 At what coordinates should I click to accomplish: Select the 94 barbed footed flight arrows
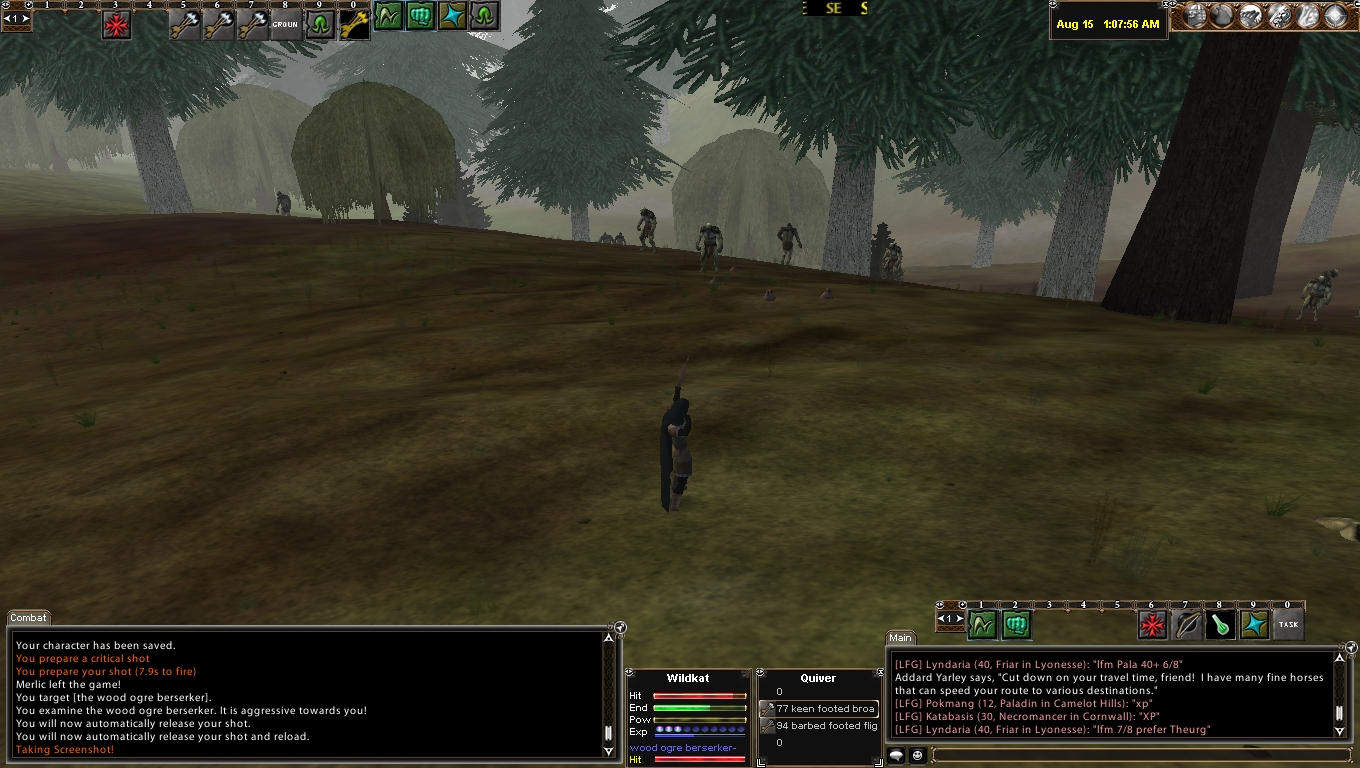[x=819, y=726]
